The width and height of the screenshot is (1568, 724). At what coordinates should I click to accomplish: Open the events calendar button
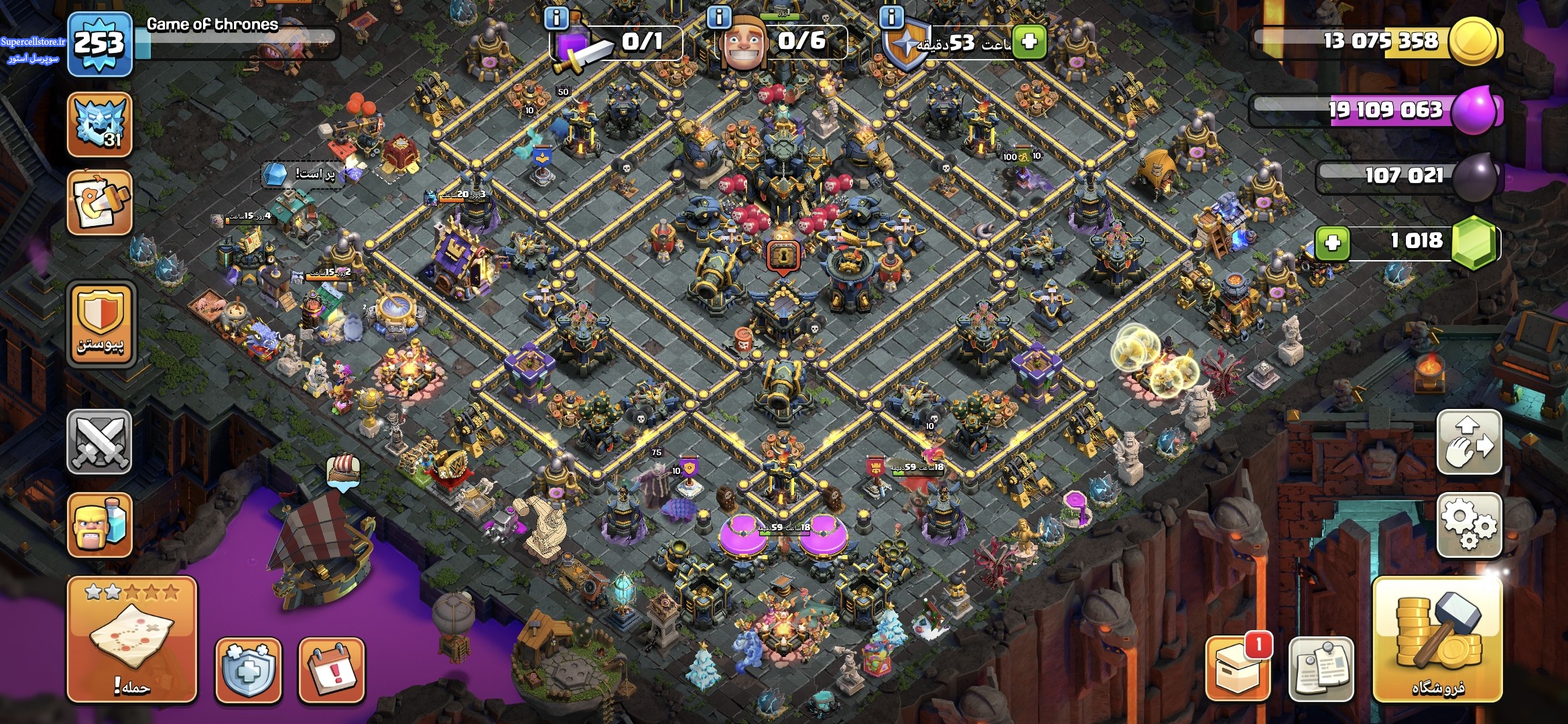(332, 670)
